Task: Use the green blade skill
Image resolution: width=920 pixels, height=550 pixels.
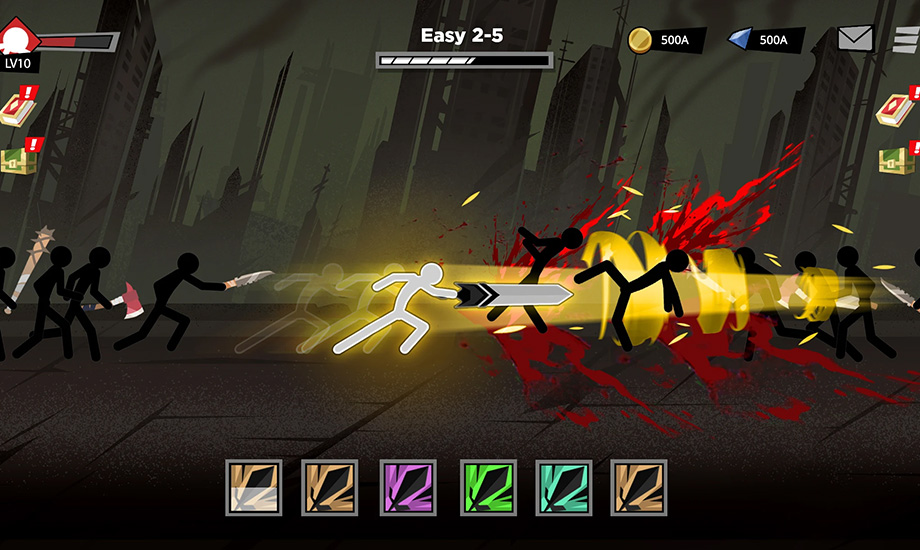Action: 488,488
